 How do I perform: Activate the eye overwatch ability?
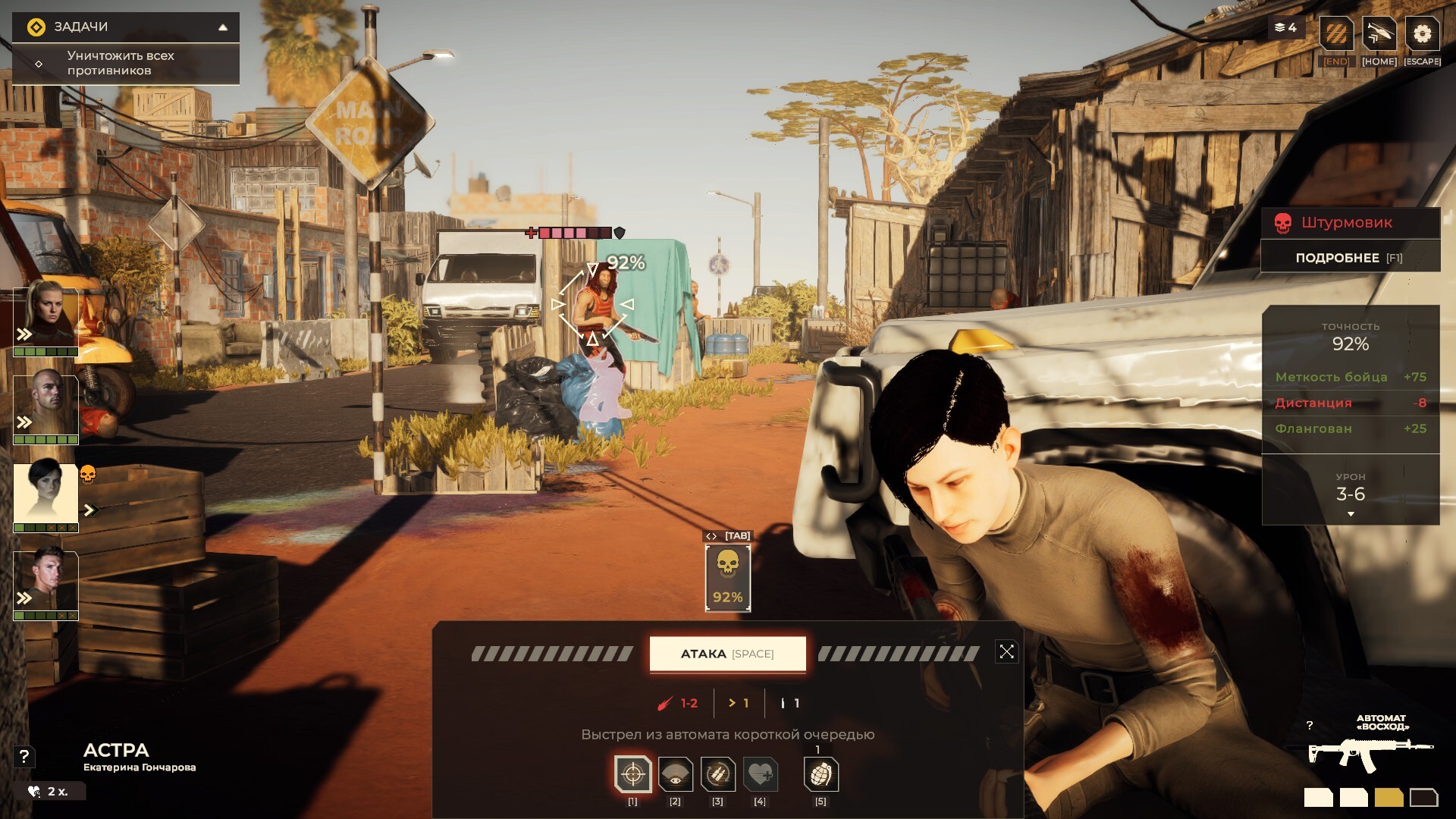[x=675, y=774]
